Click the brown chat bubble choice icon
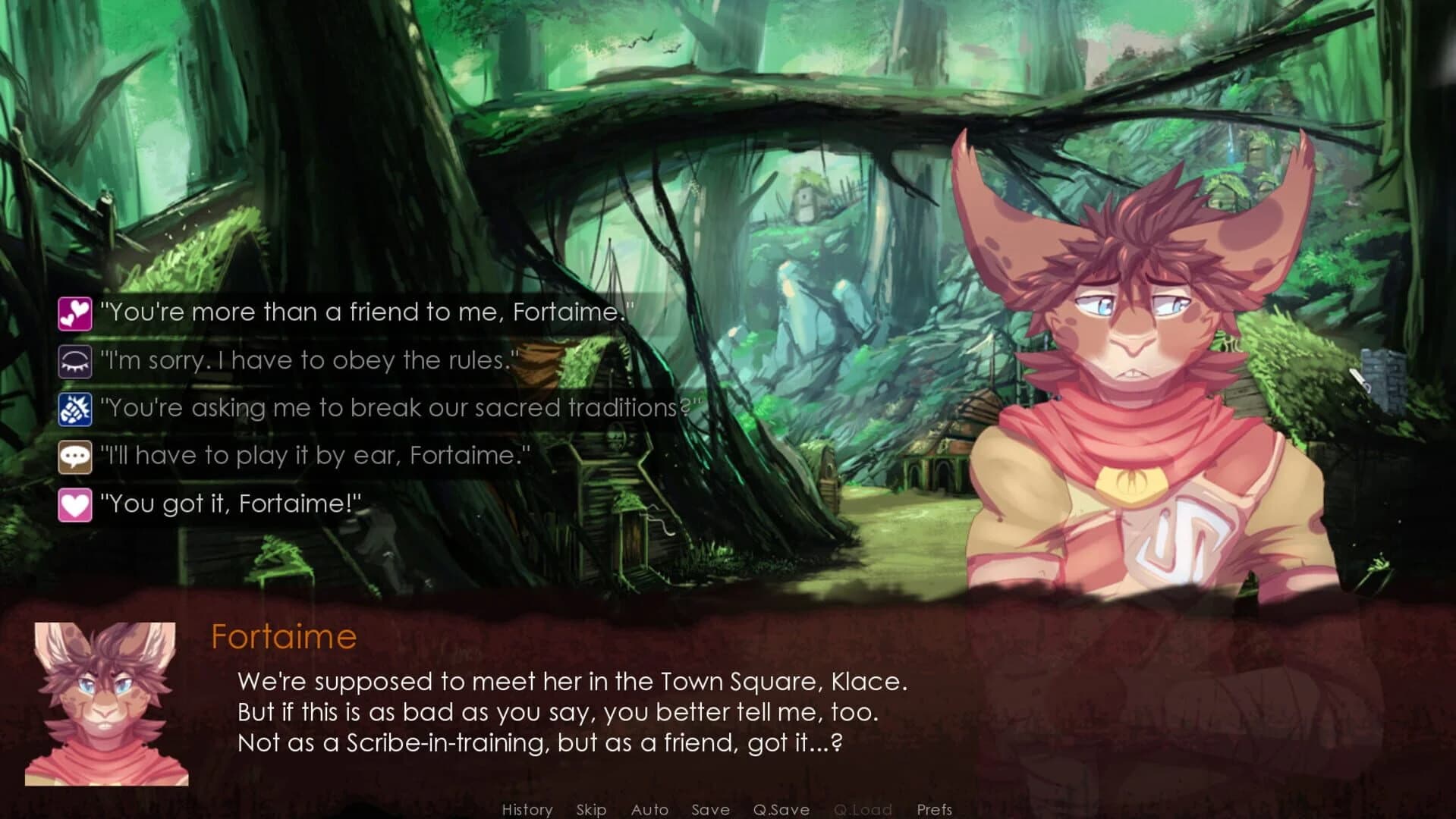Image resolution: width=1456 pixels, height=819 pixels. click(75, 456)
